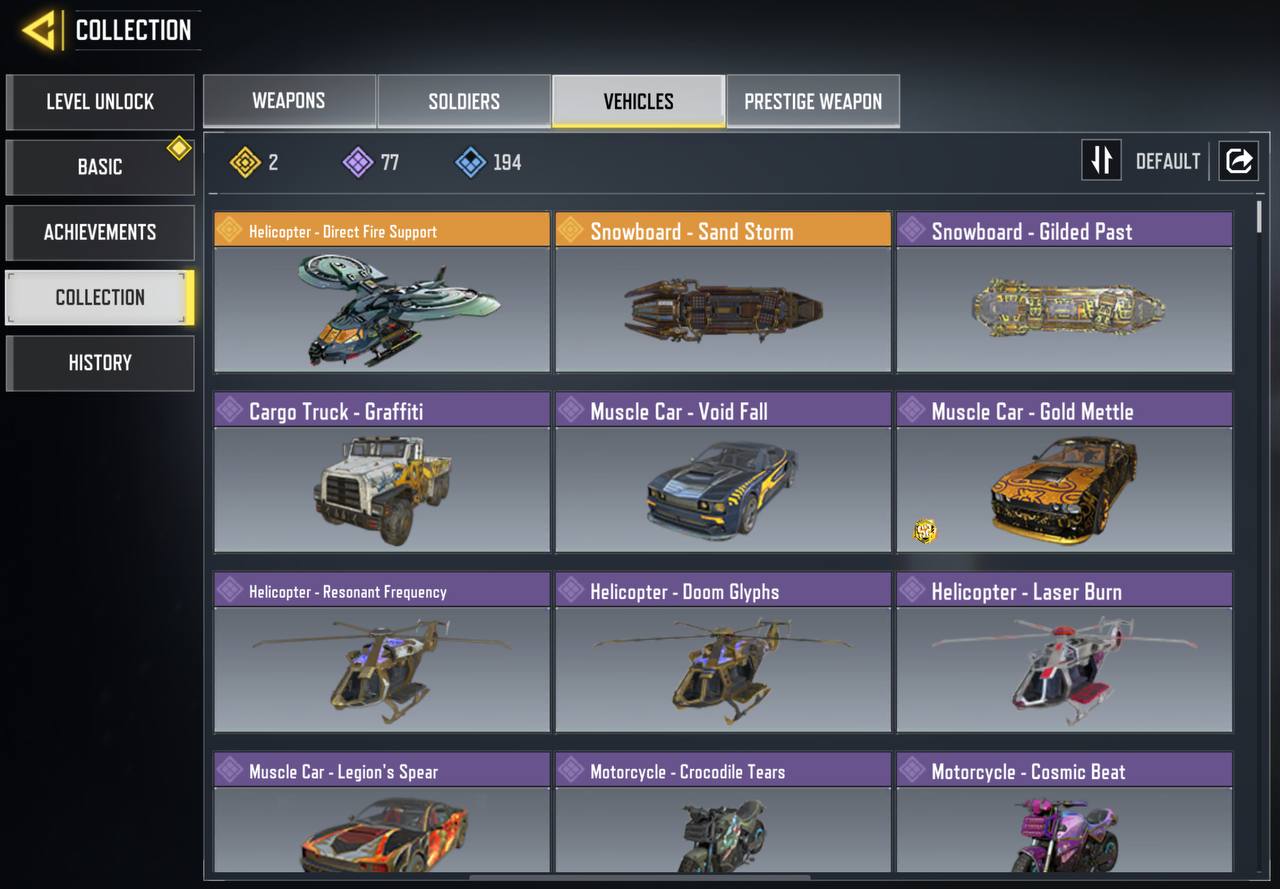View the Achievements section
The width and height of the screenshot is (1280, 889).
(x=100, y=232)
